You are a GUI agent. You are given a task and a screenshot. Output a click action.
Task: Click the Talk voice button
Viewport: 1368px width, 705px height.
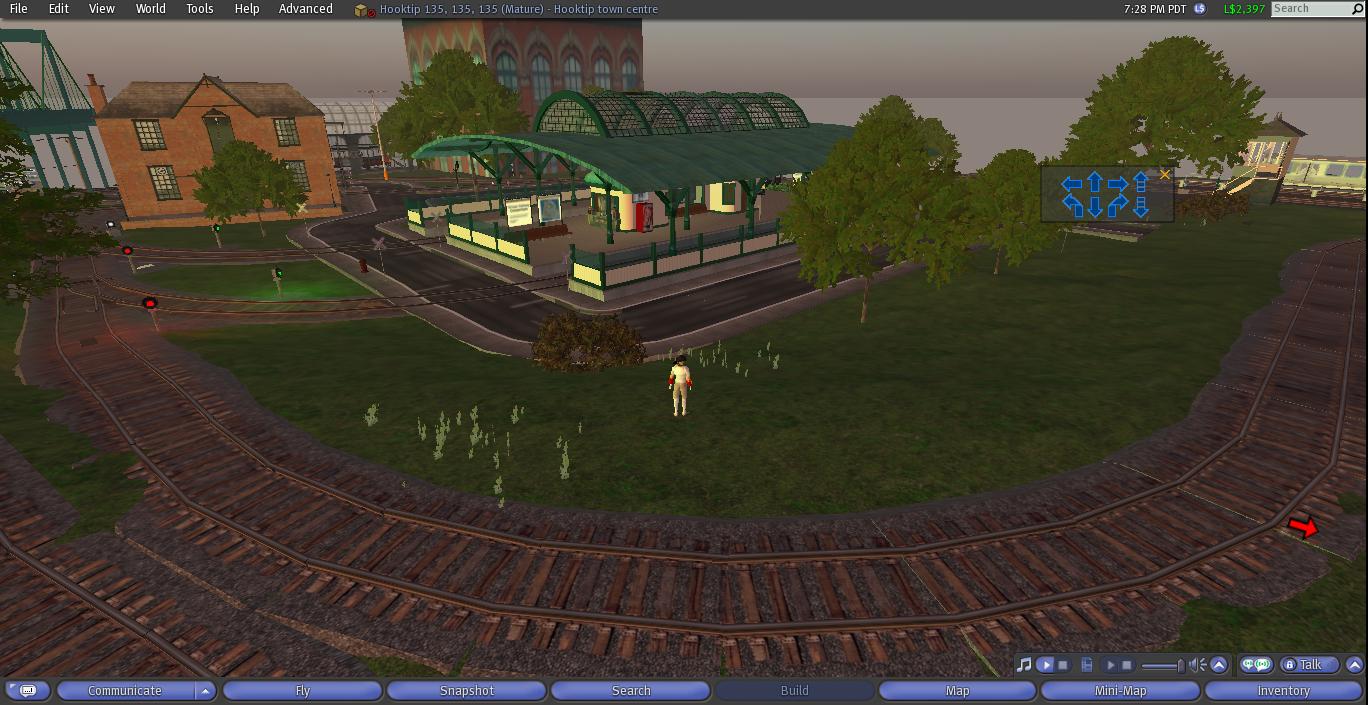click(1310, 665)
